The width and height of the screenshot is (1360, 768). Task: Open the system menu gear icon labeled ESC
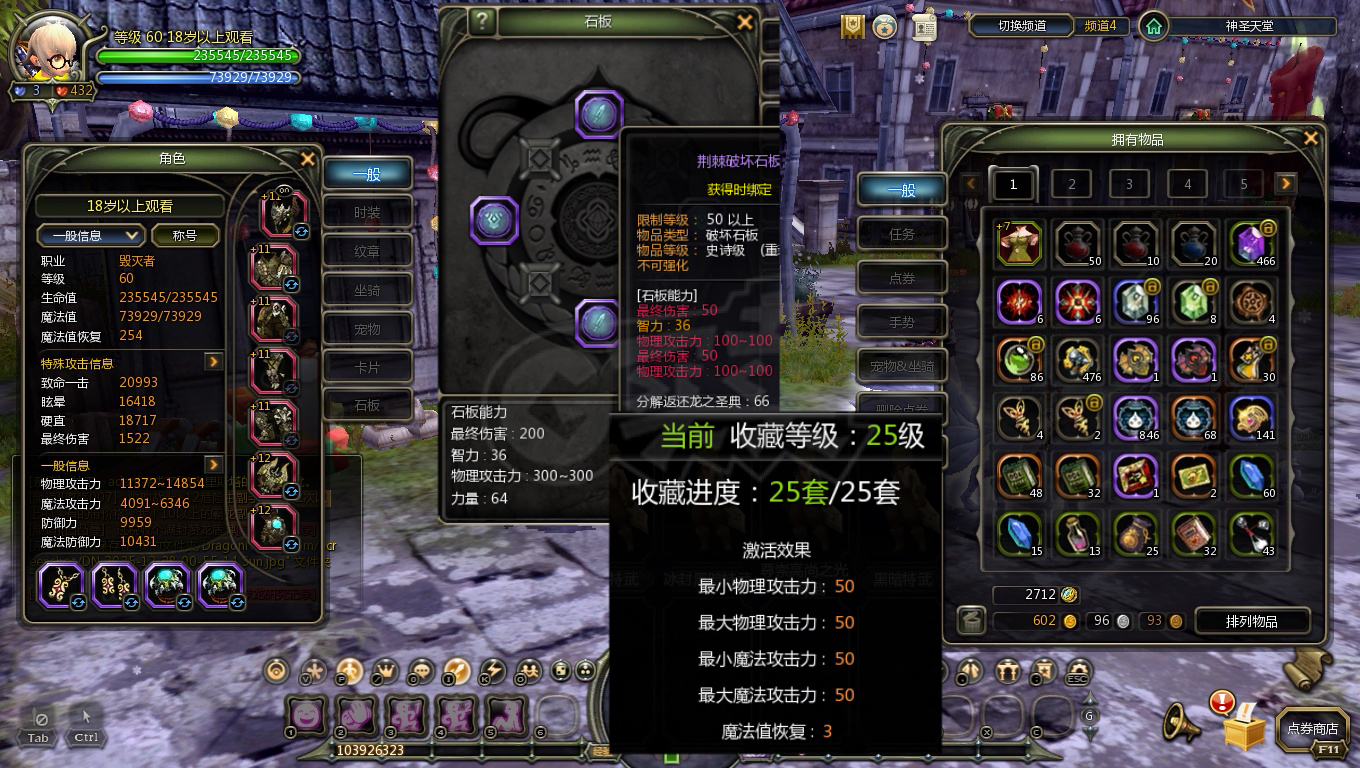click(x=1077, y=668)
